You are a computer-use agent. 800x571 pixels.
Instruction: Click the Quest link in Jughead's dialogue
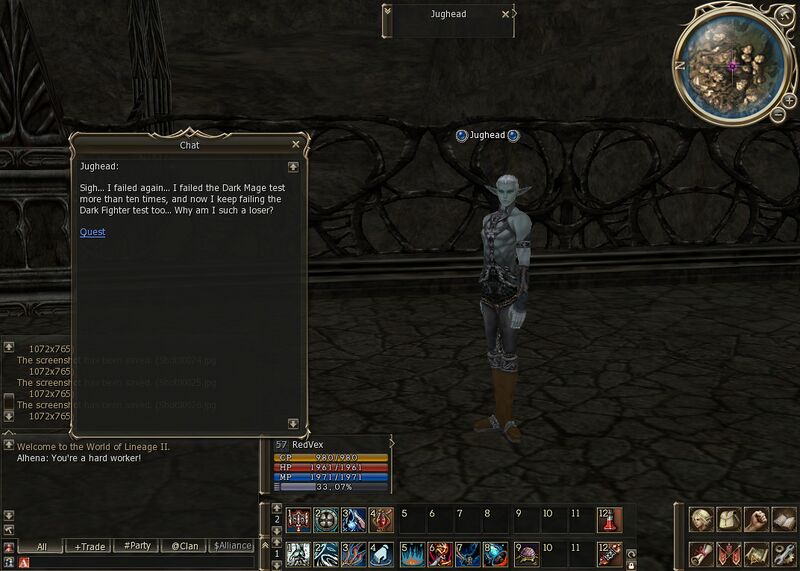[92, 233]
